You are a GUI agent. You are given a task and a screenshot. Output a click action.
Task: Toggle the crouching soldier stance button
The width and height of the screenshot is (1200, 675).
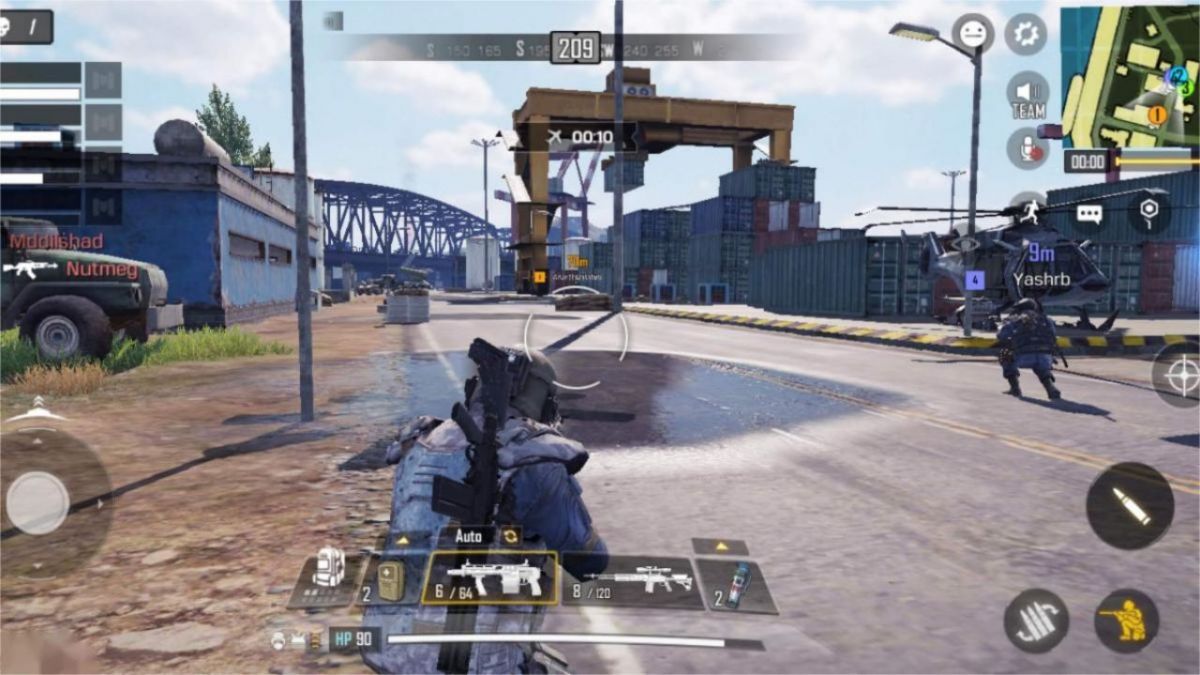(1126, 620)
